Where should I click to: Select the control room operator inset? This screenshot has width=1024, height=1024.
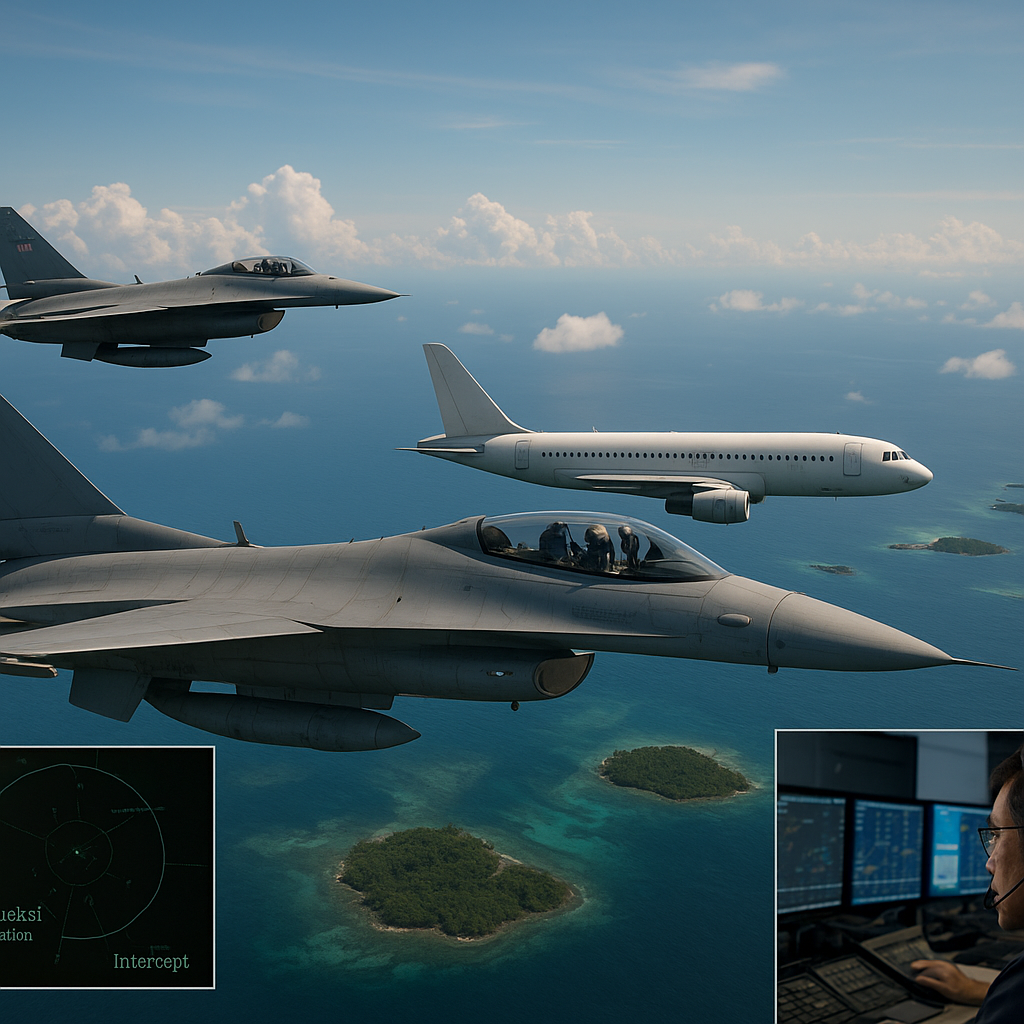900,877
